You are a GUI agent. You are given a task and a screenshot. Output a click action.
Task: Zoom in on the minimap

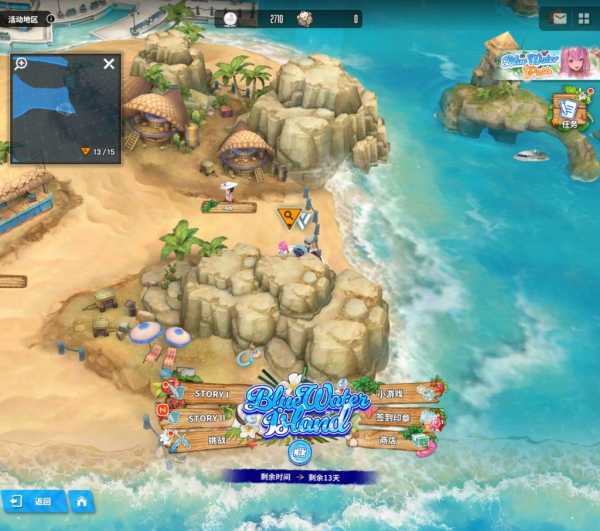pos(21,63)
